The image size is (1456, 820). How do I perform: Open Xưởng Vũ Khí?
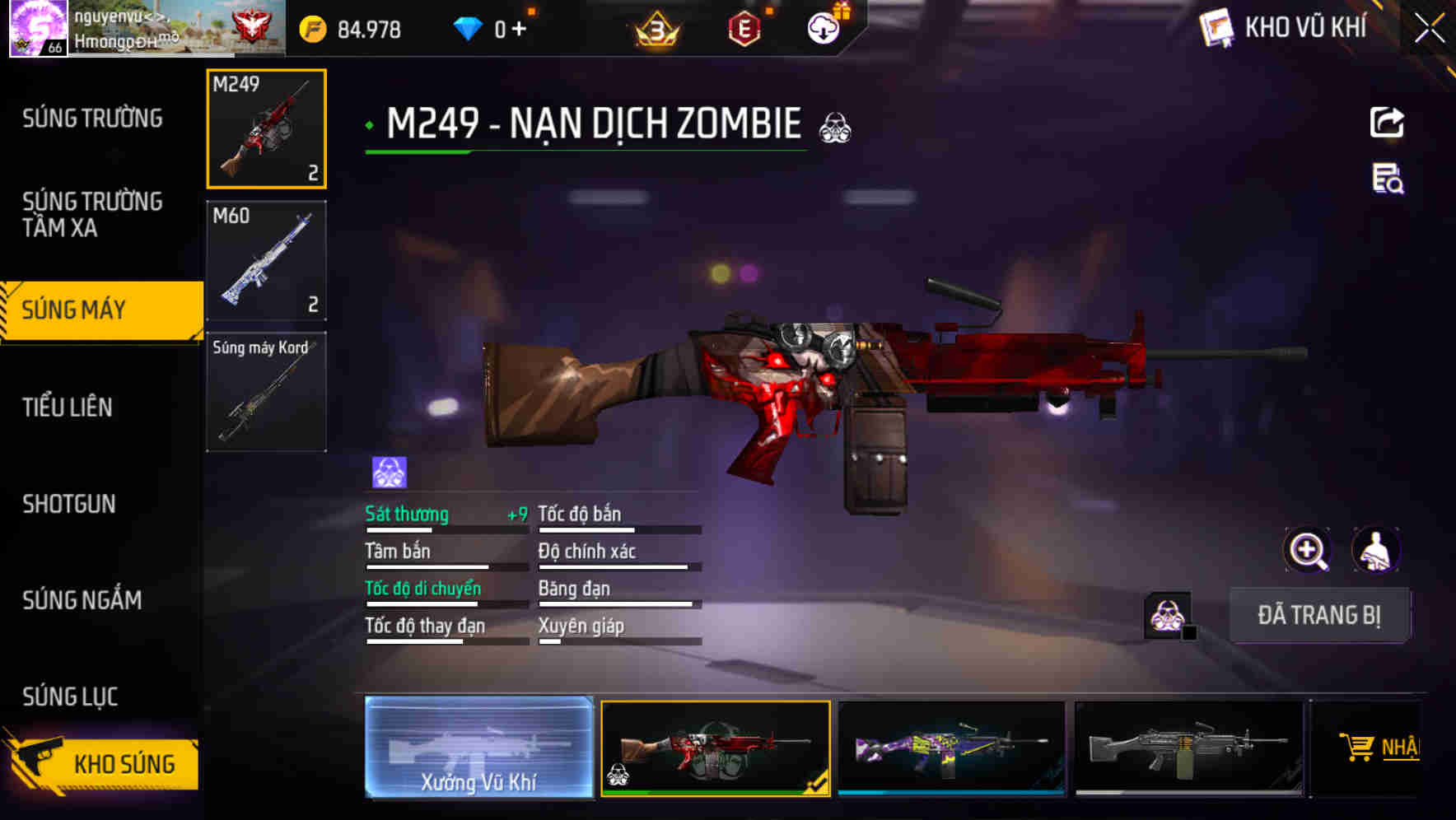click(478, 751)
